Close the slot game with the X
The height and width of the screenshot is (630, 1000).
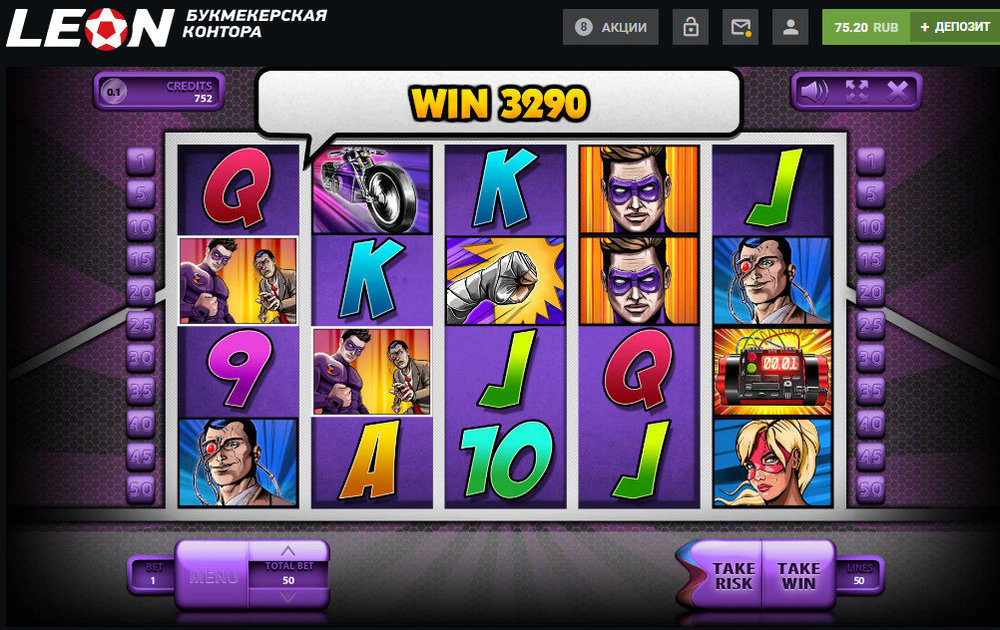[898, 92]
